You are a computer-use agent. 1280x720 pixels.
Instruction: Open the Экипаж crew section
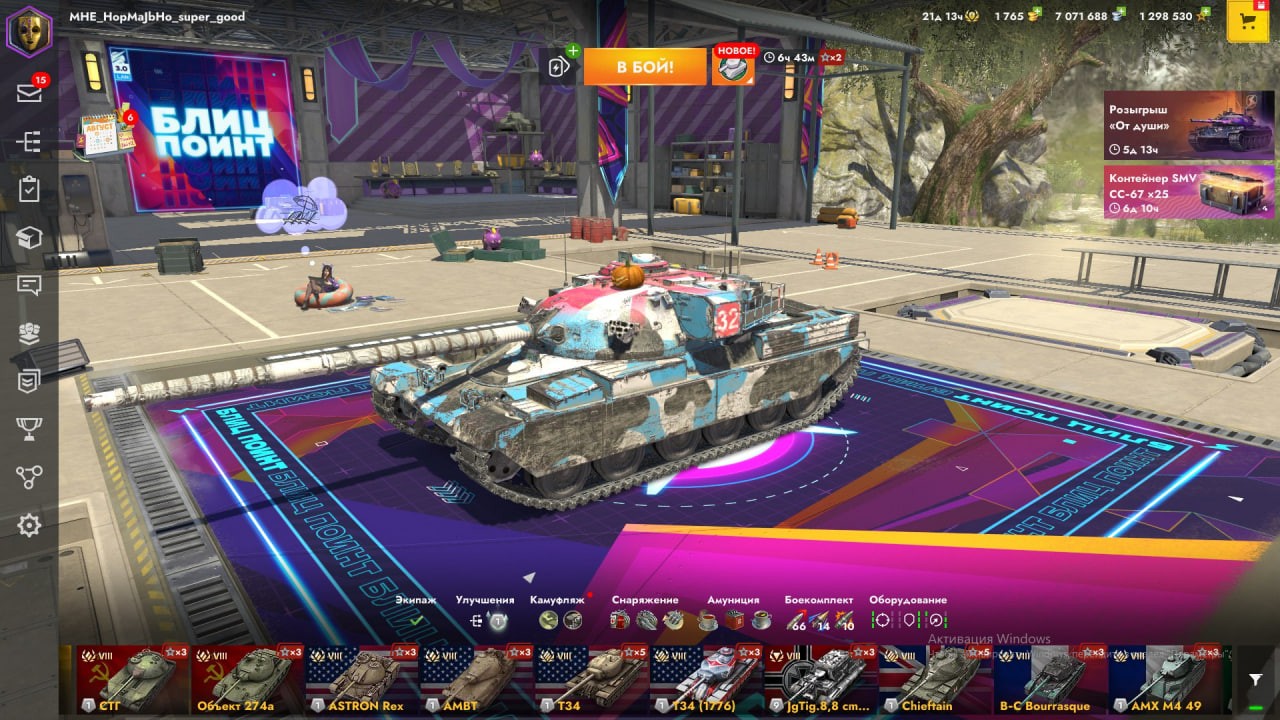pos(415,620)
